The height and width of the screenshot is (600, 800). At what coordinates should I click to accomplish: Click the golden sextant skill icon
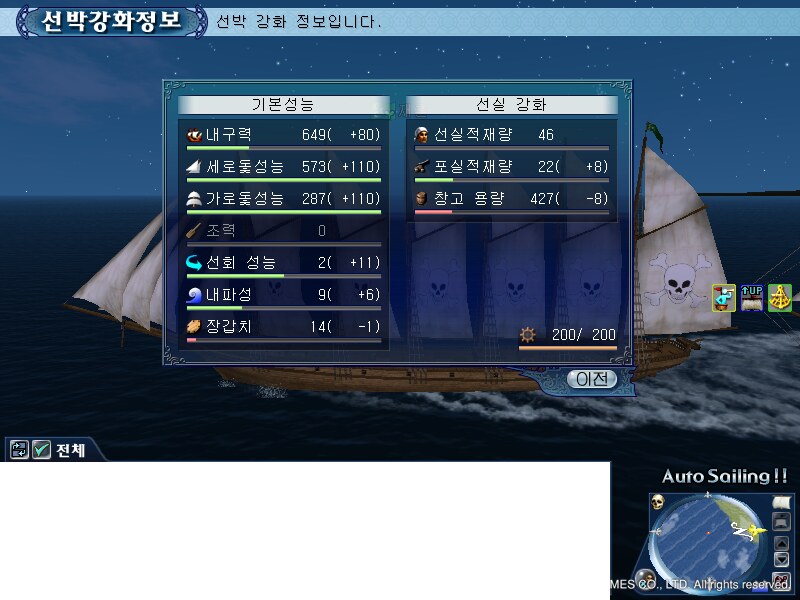tap(780, 297)
